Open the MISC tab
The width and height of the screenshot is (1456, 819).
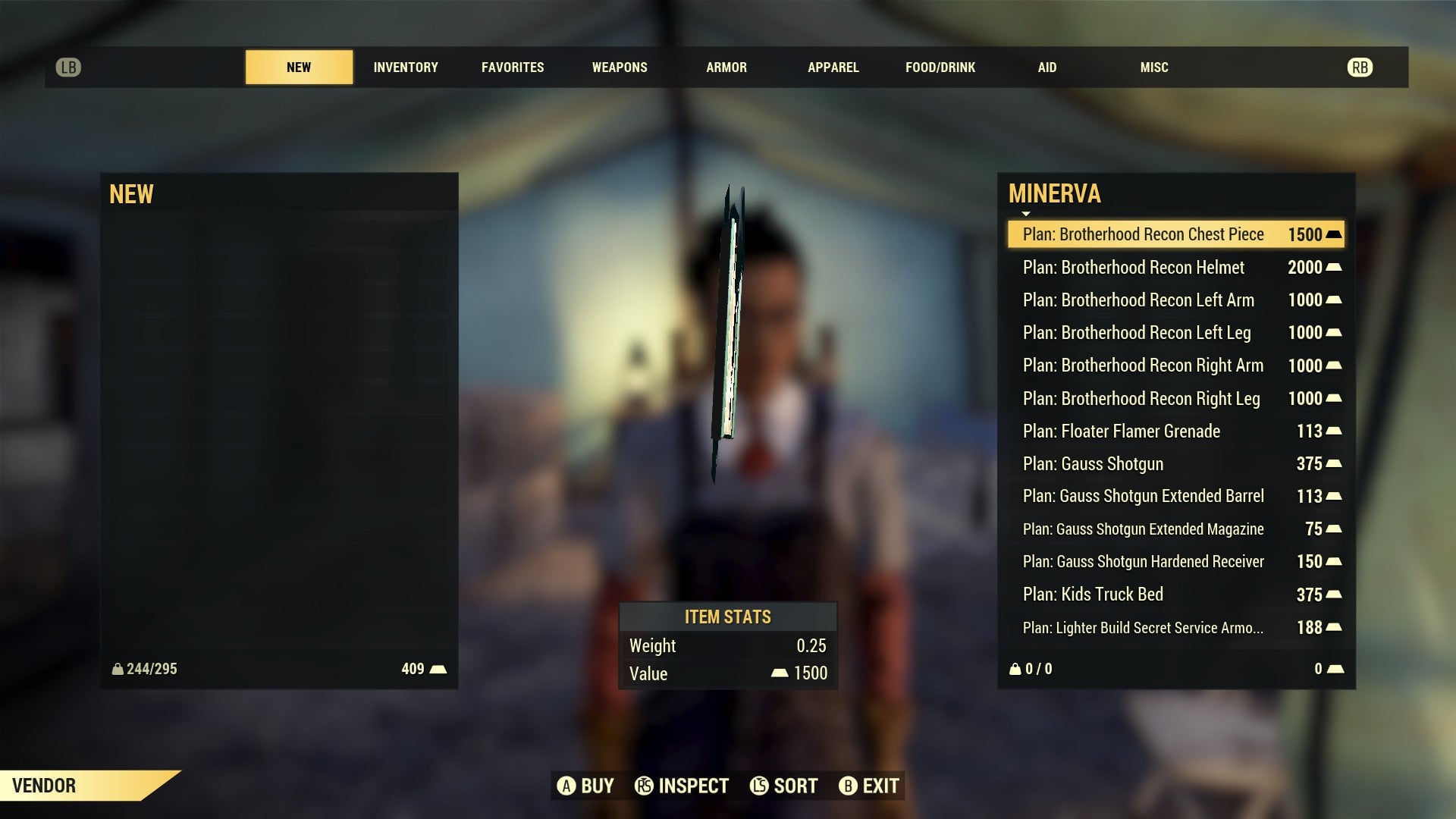1153,67
